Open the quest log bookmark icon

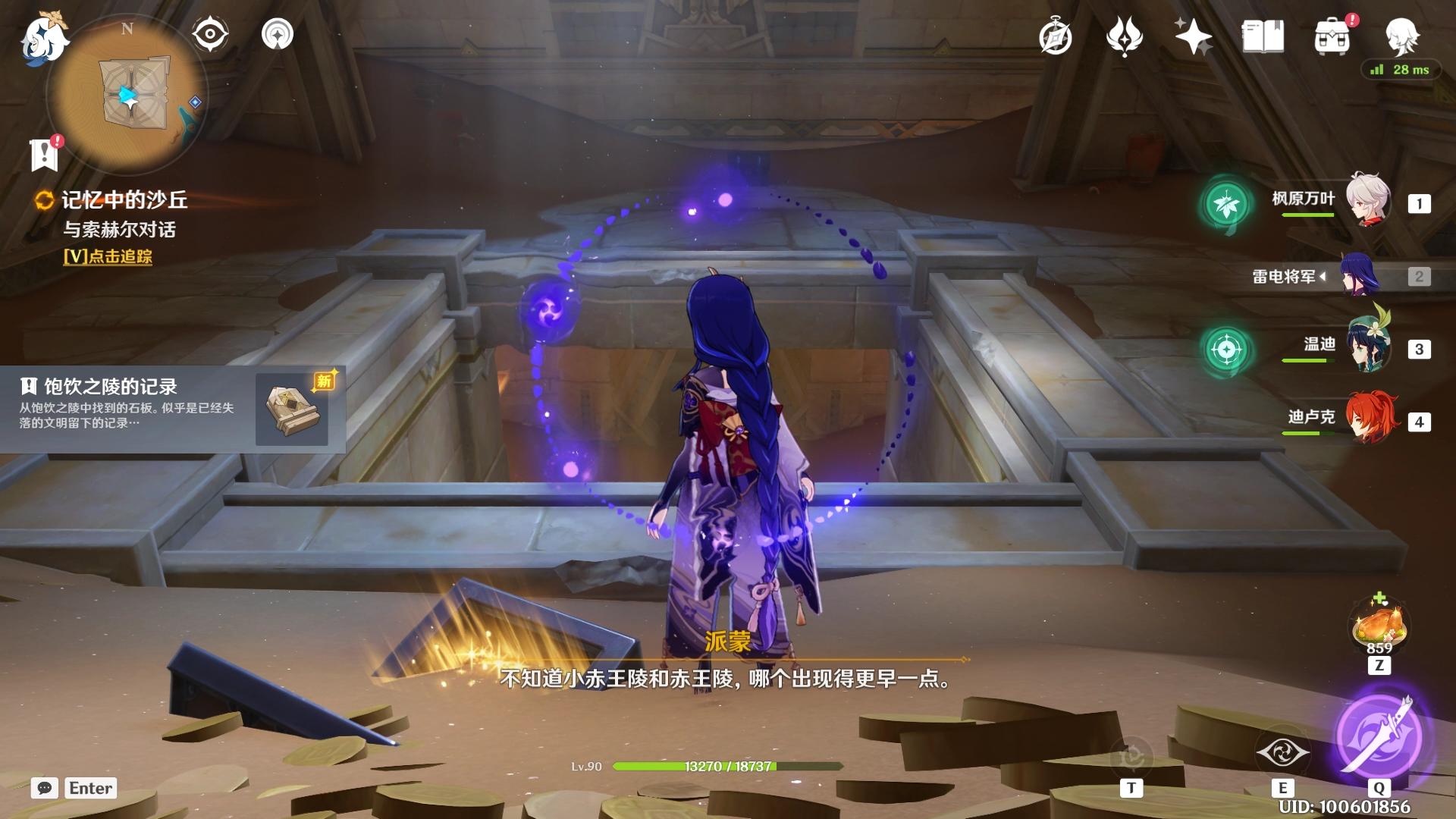(45, 154)
